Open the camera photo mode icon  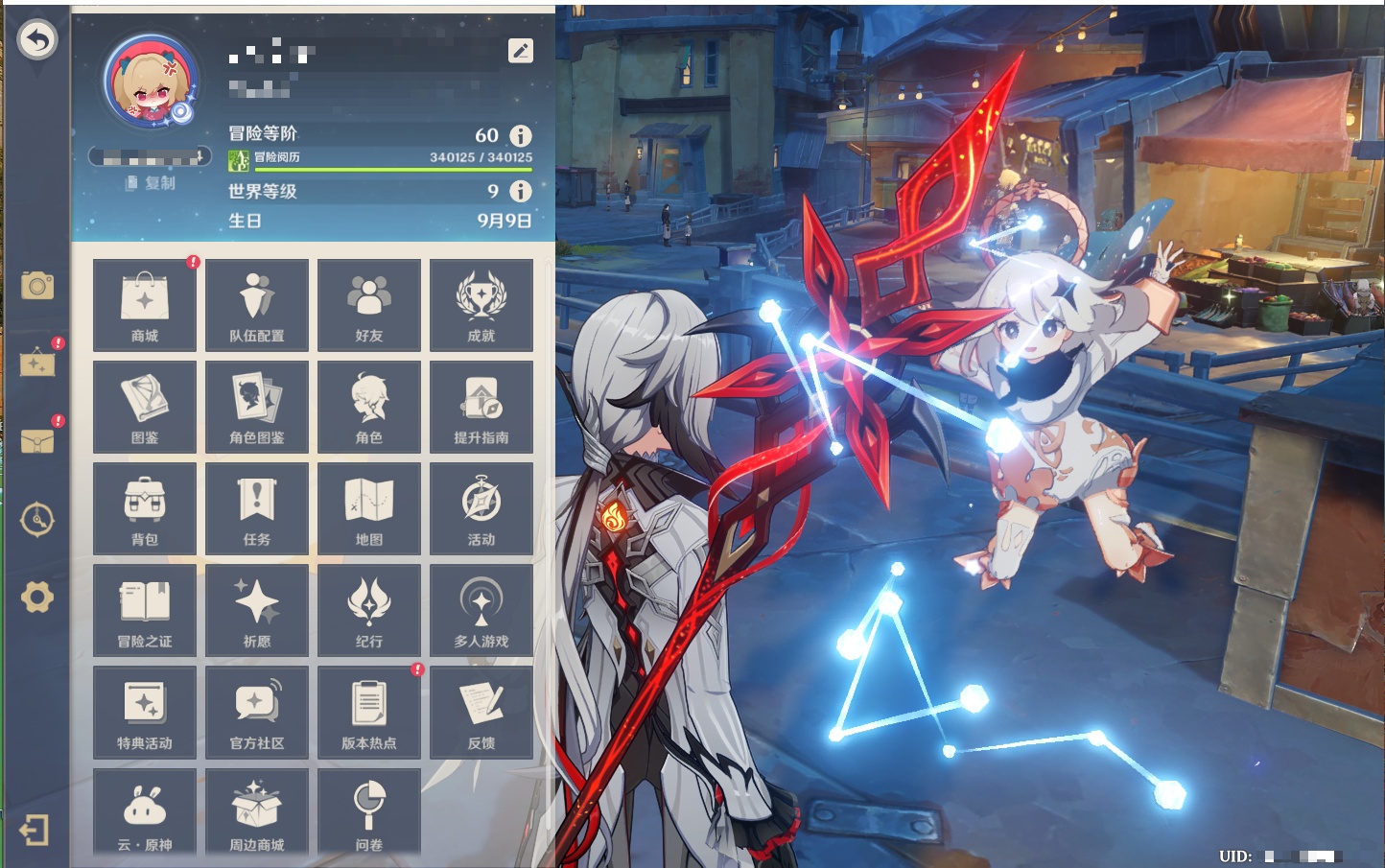(x=37, y=285)
